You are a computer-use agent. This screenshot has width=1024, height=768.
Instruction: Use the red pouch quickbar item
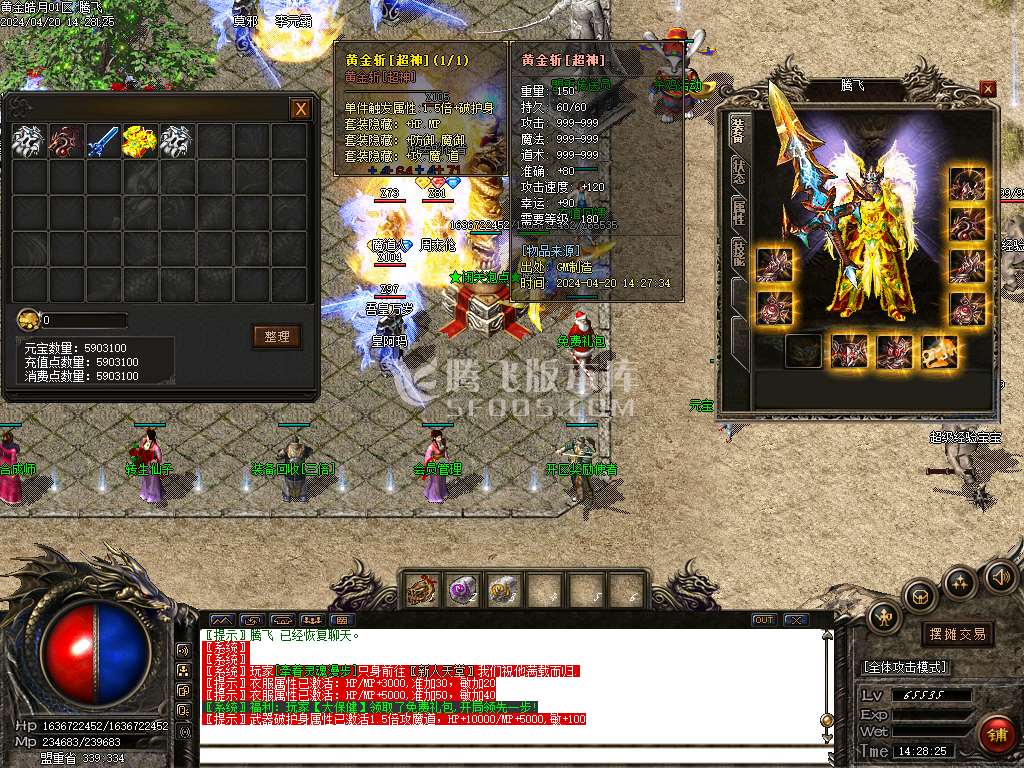point(421,590)
